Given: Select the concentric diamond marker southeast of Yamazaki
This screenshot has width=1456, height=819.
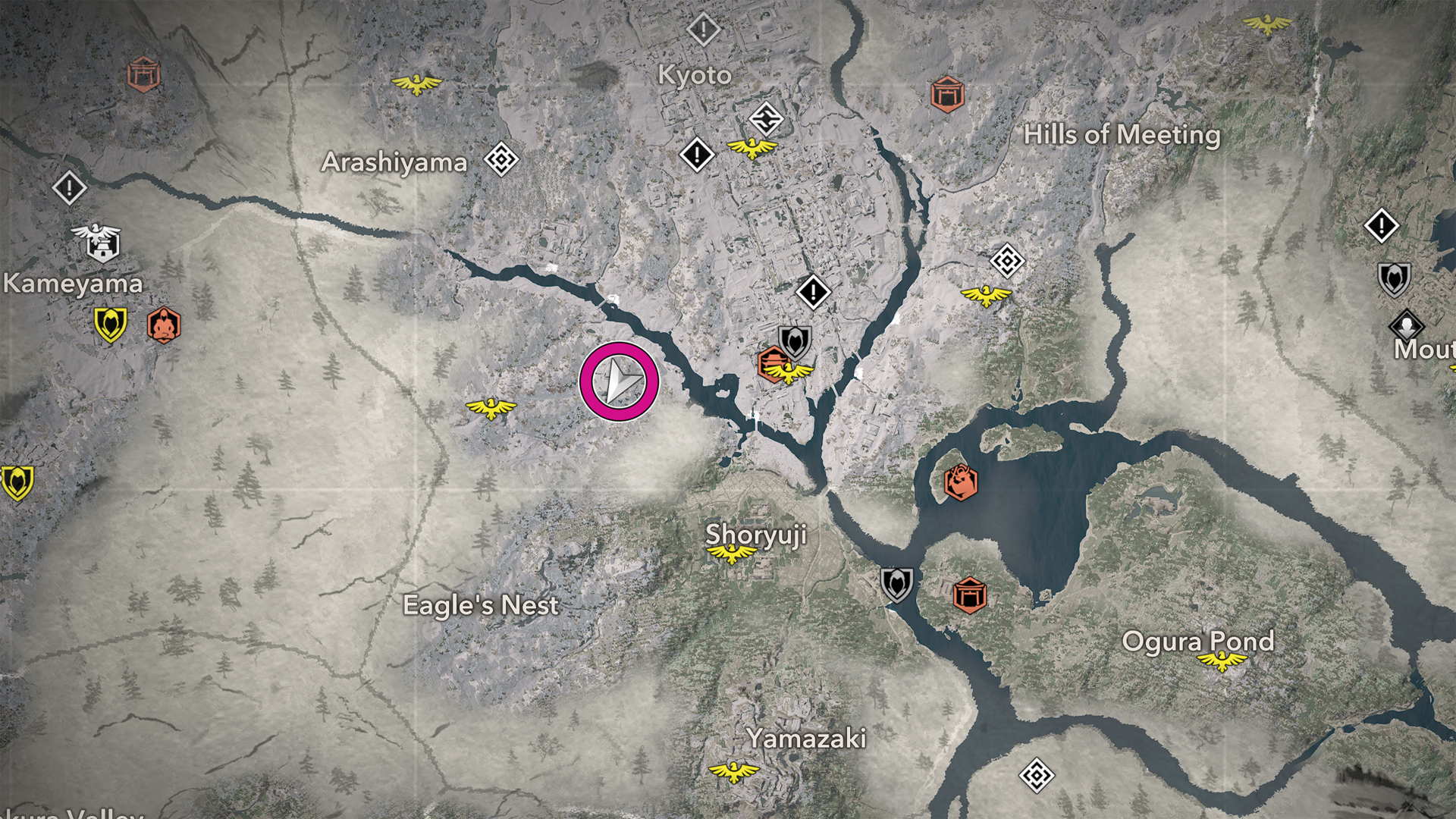Looking at the screenshot, I should (x=1037, y=775).
